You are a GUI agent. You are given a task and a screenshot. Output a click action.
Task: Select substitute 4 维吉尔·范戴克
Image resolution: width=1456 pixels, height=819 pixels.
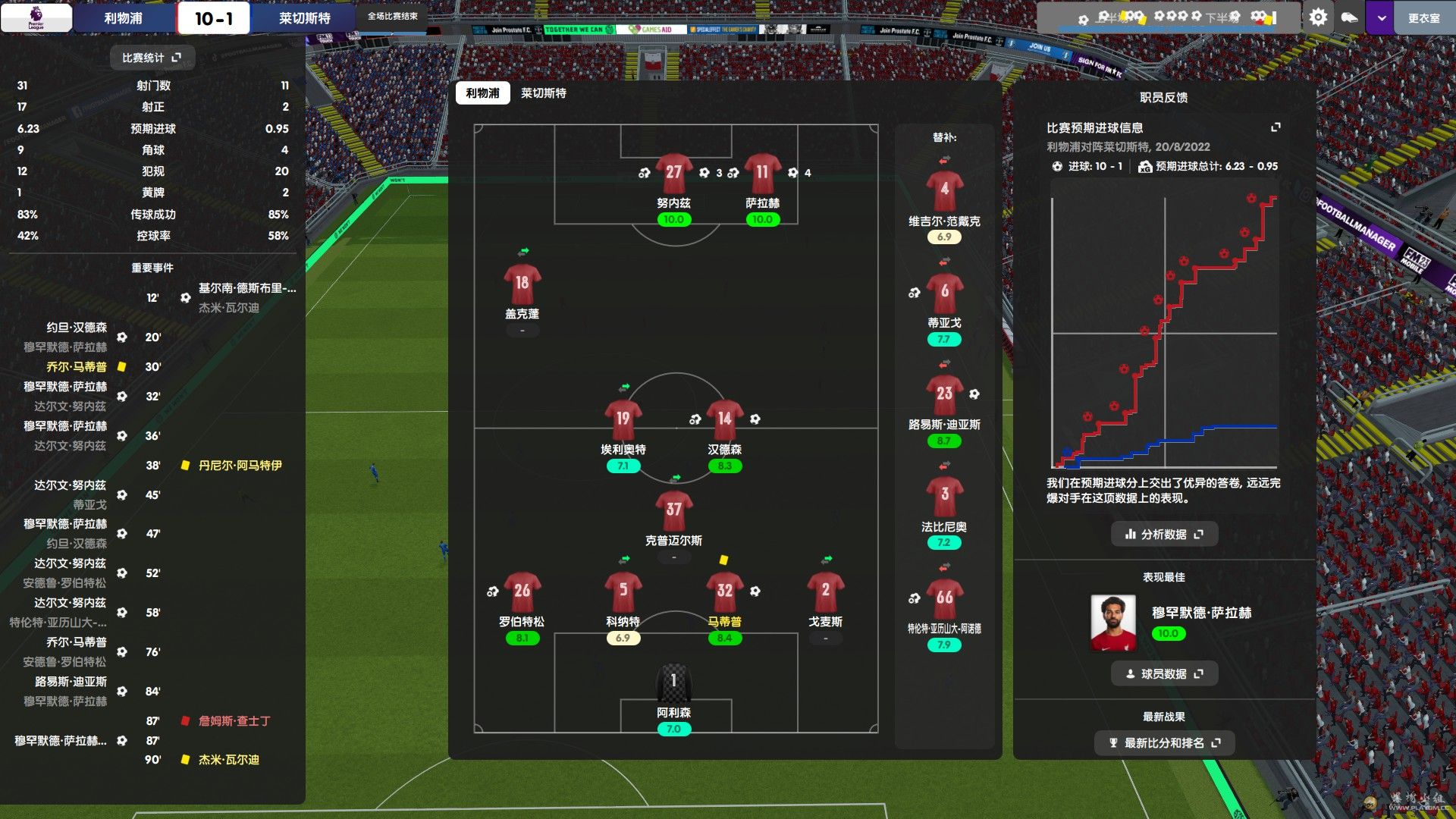pos(944,191)
